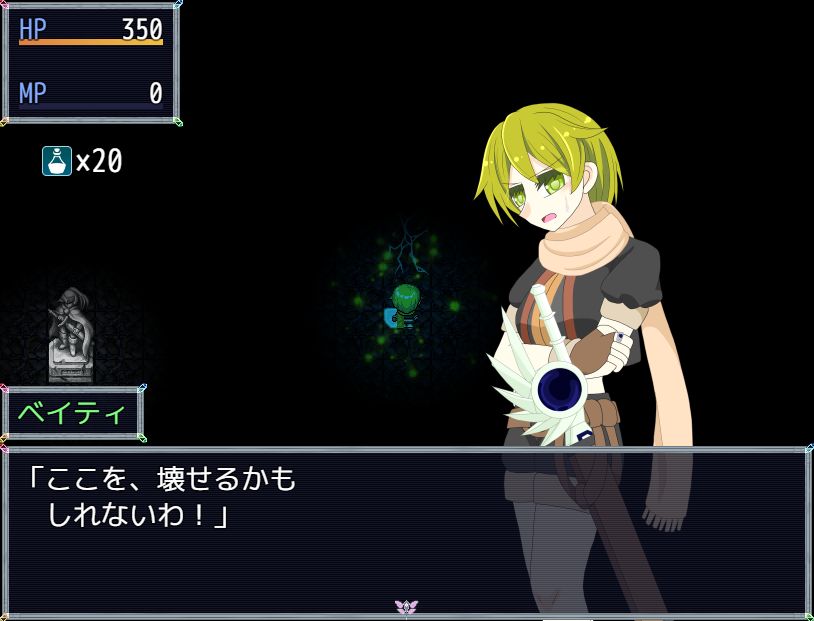Click the potion item icon
This screenshot has width=814, height=621.
pos(56,160)
